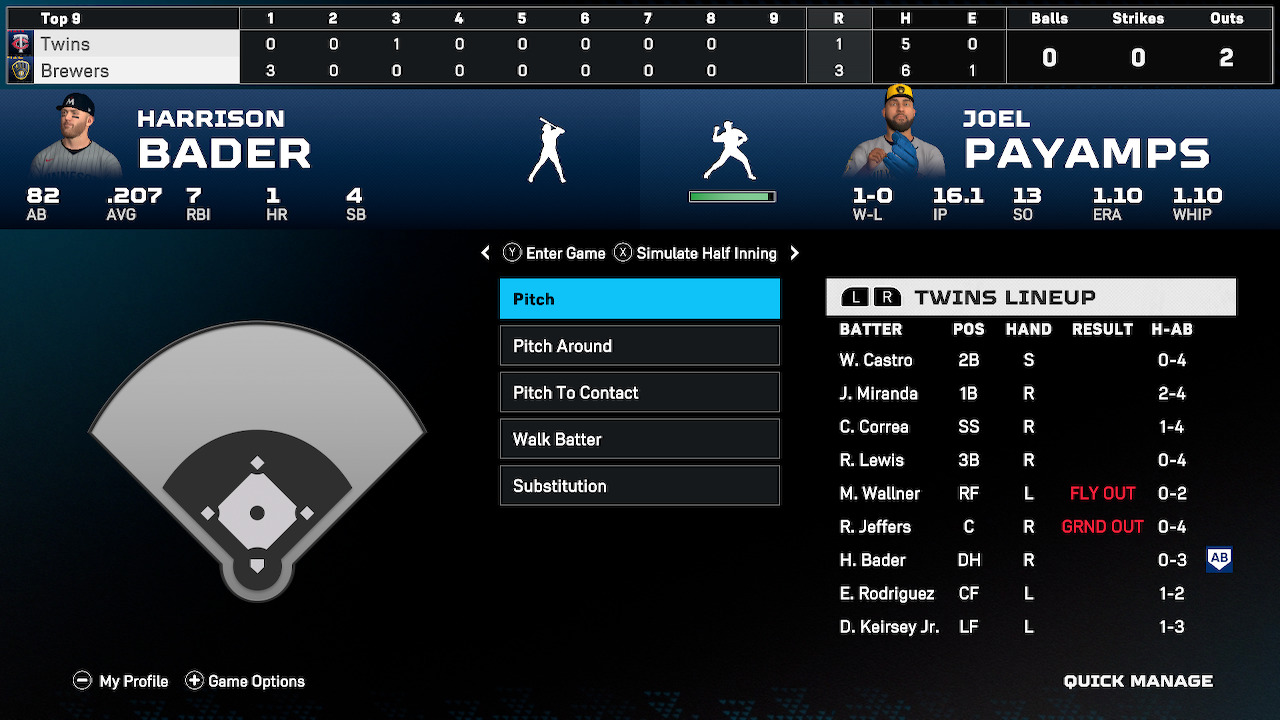
Task: Open Quick Manage
Action: tap(1138, 681)
